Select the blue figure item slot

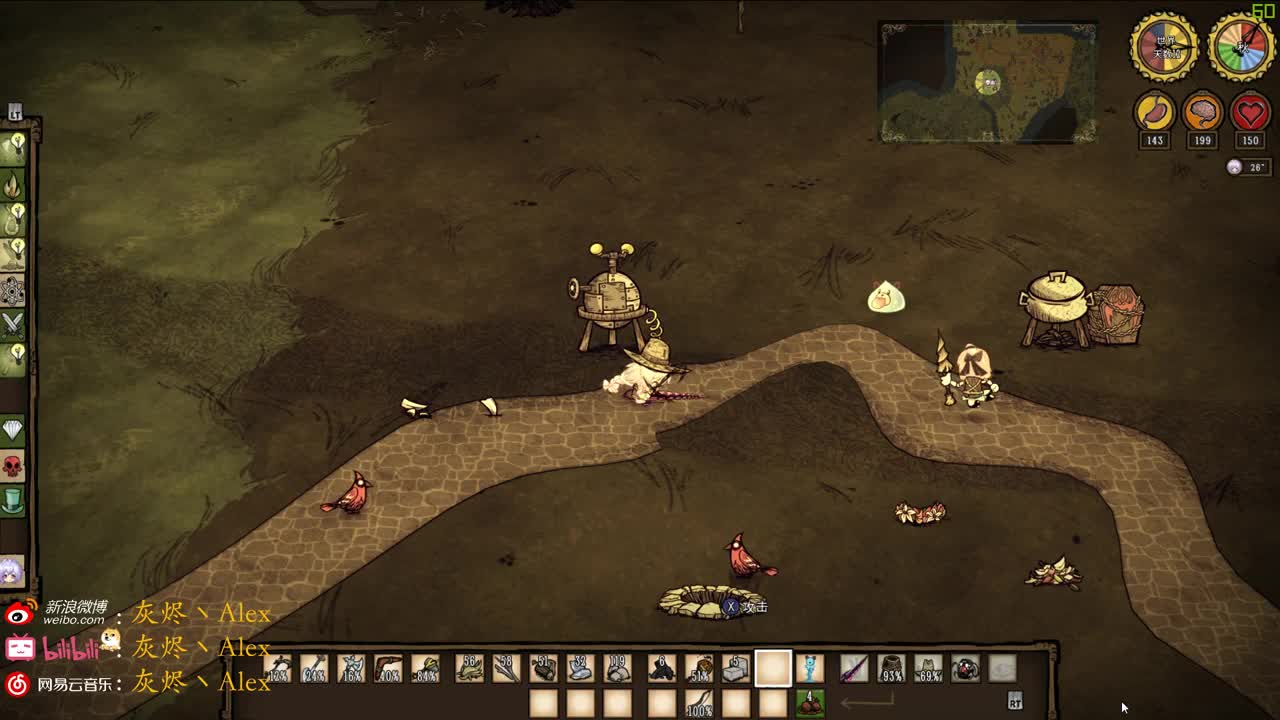point(809,668)
